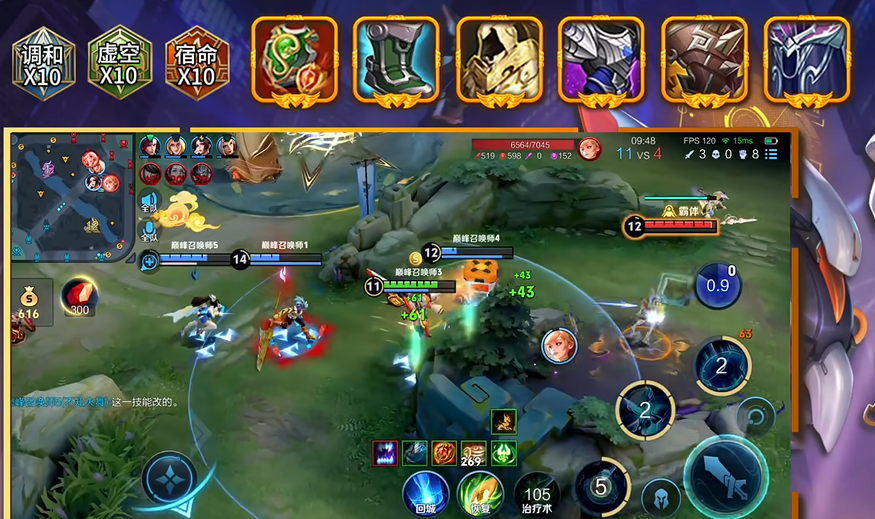Tap the helmet target-hero button

pyautogui.click(x=660, y=497)
